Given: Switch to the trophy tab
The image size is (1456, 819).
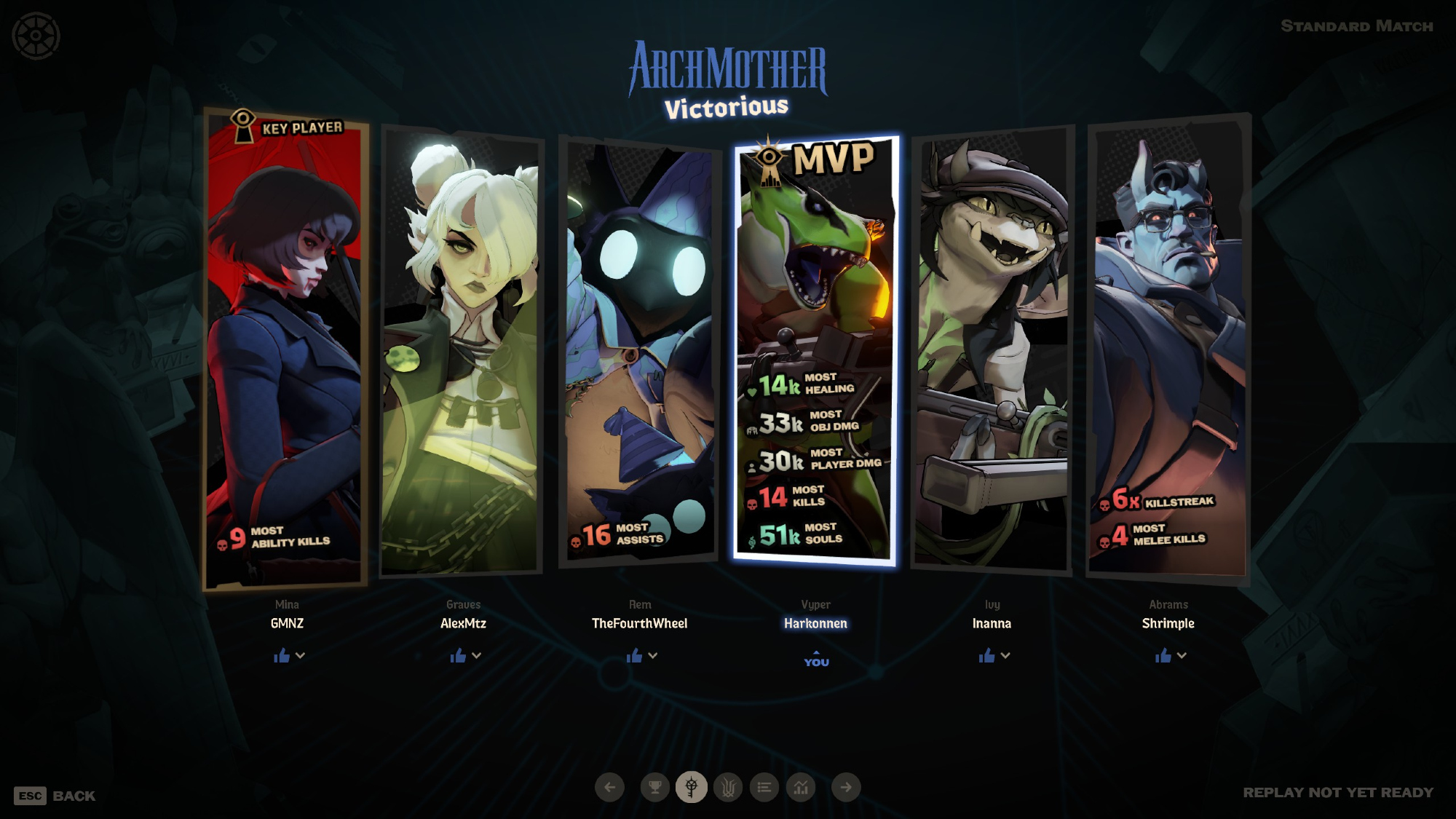Looking at the screenshot, I should coord(655,787).
